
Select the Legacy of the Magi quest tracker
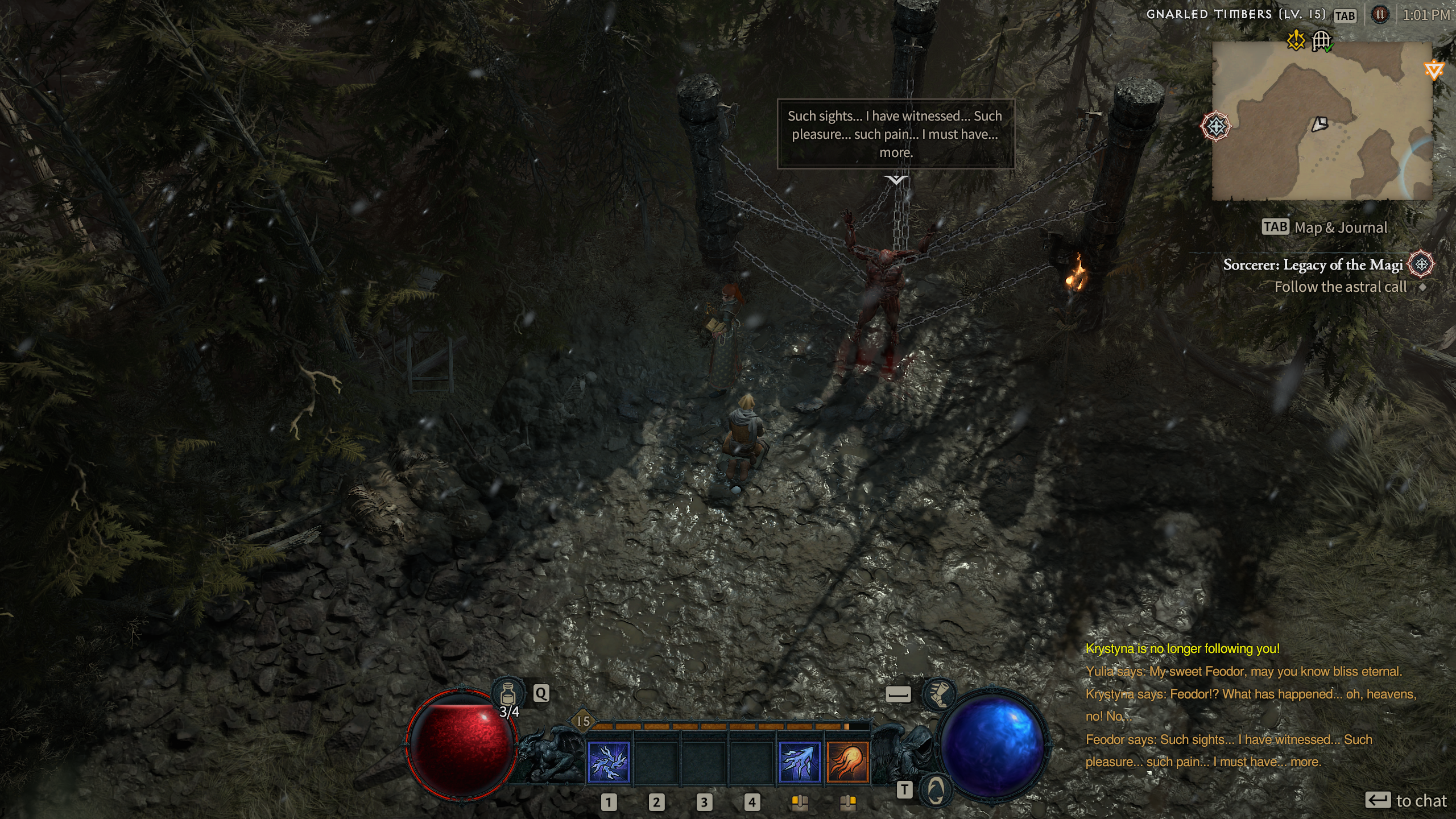1313,265
